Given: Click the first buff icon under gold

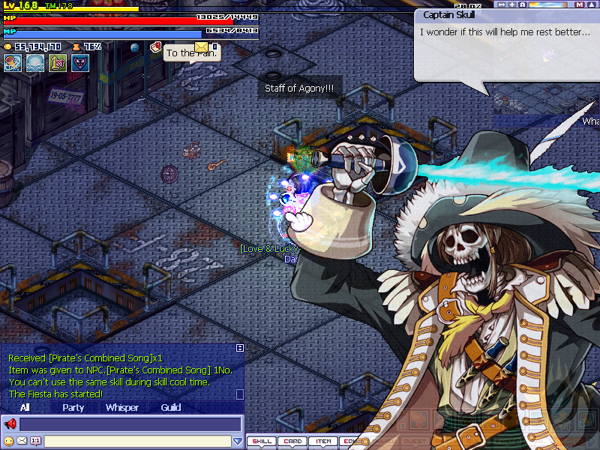Looking at the screenshot, I should tap(12, 63).
